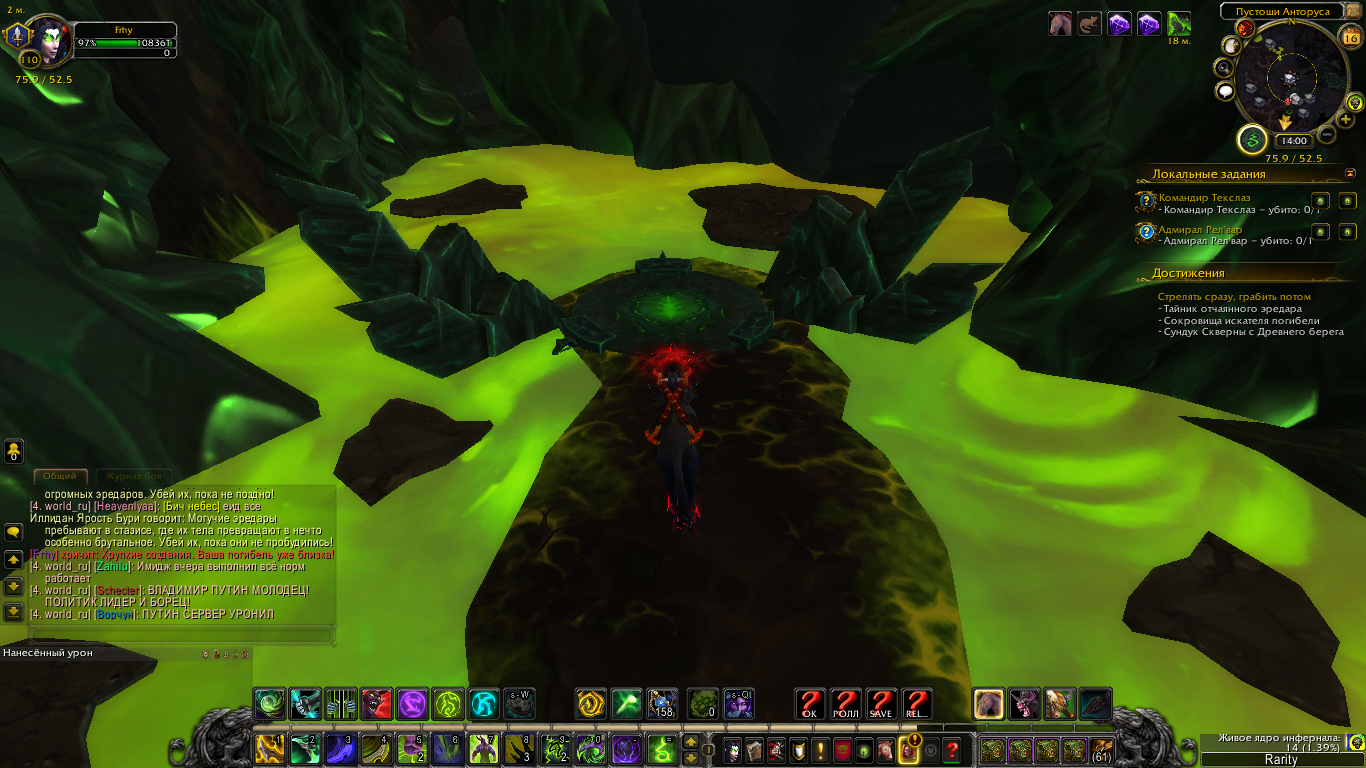
Task: Jump chat to the bottom with arrow-to-line button
Action: tap(14, 611)
